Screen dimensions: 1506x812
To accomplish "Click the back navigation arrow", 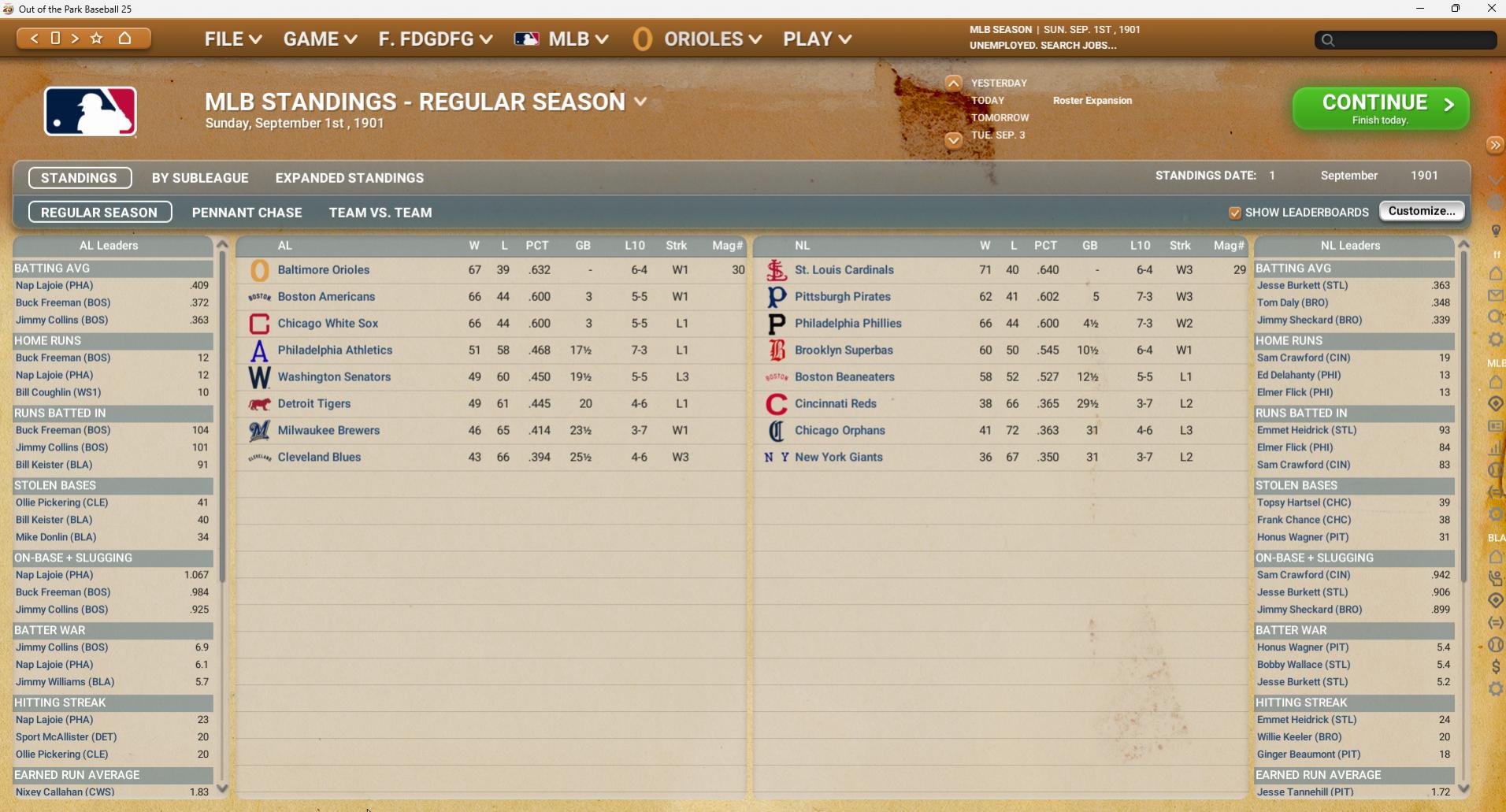I will point(33,38).
